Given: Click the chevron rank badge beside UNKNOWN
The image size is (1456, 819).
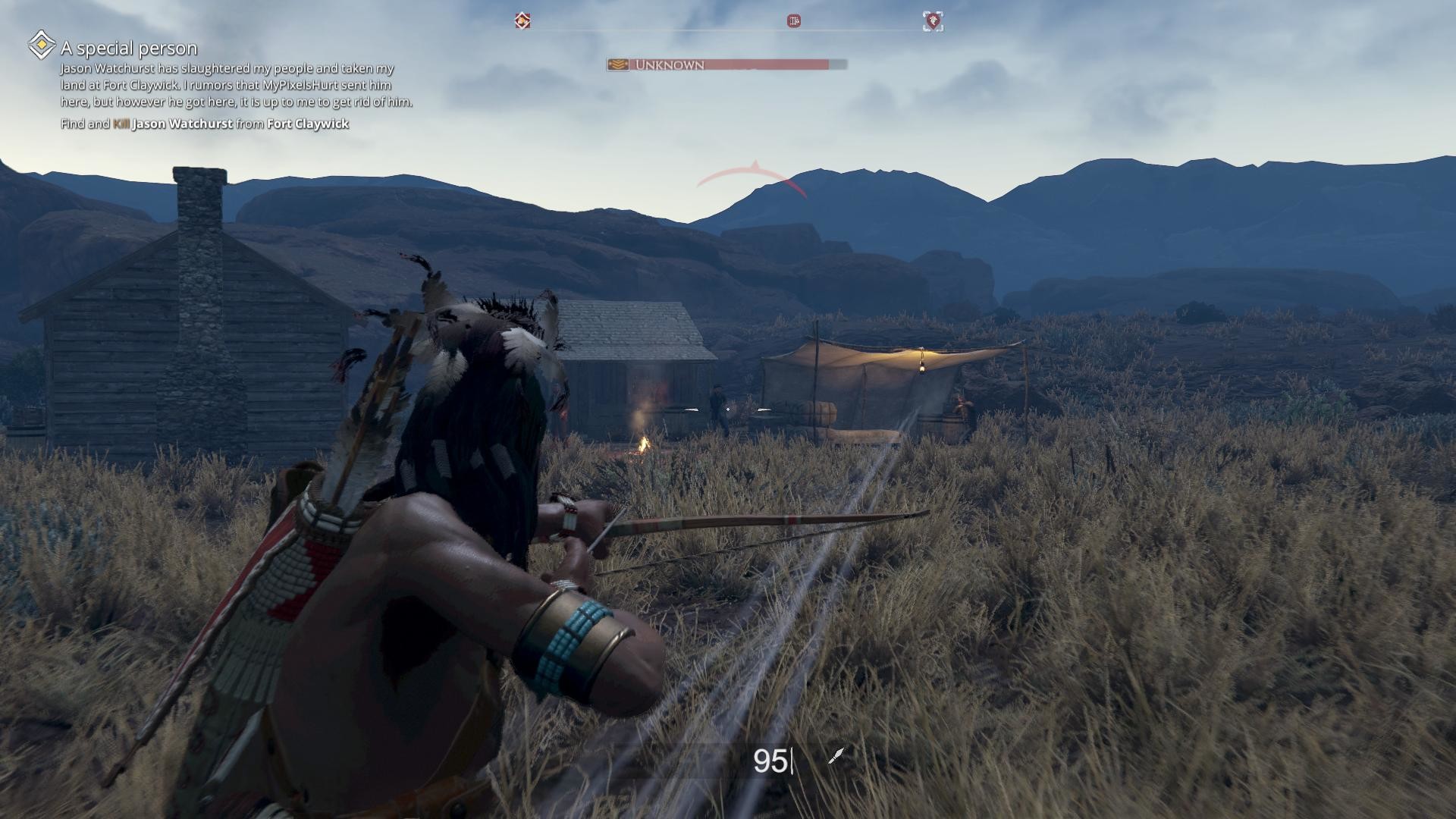Looking at the screenshot, I should pos(617,64).
